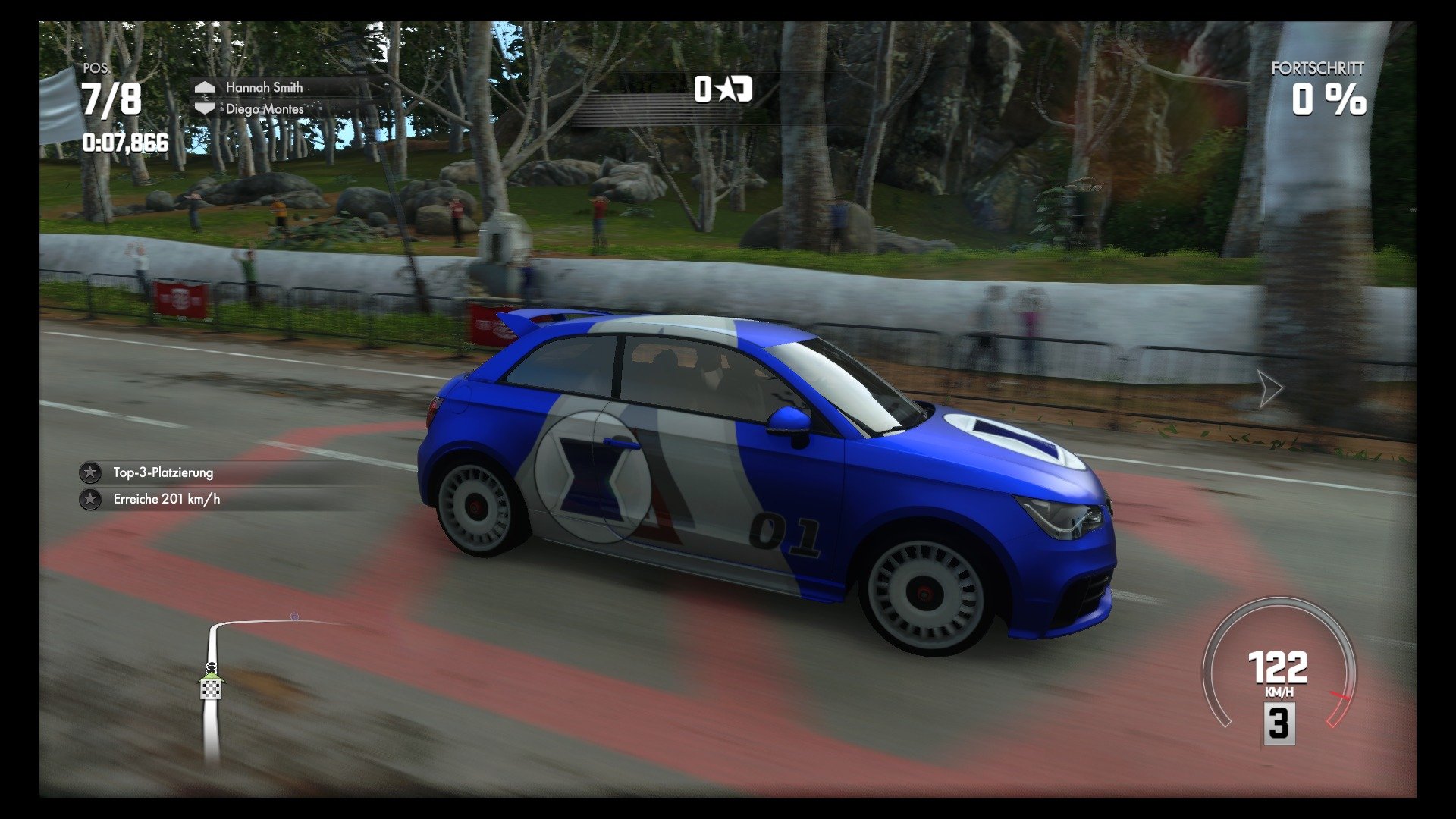This screenshot has width=1456, height=819.
Task: Toggle the down chevron beside Diego Montes
Action: pyautogui.click(x=203, y=108)
